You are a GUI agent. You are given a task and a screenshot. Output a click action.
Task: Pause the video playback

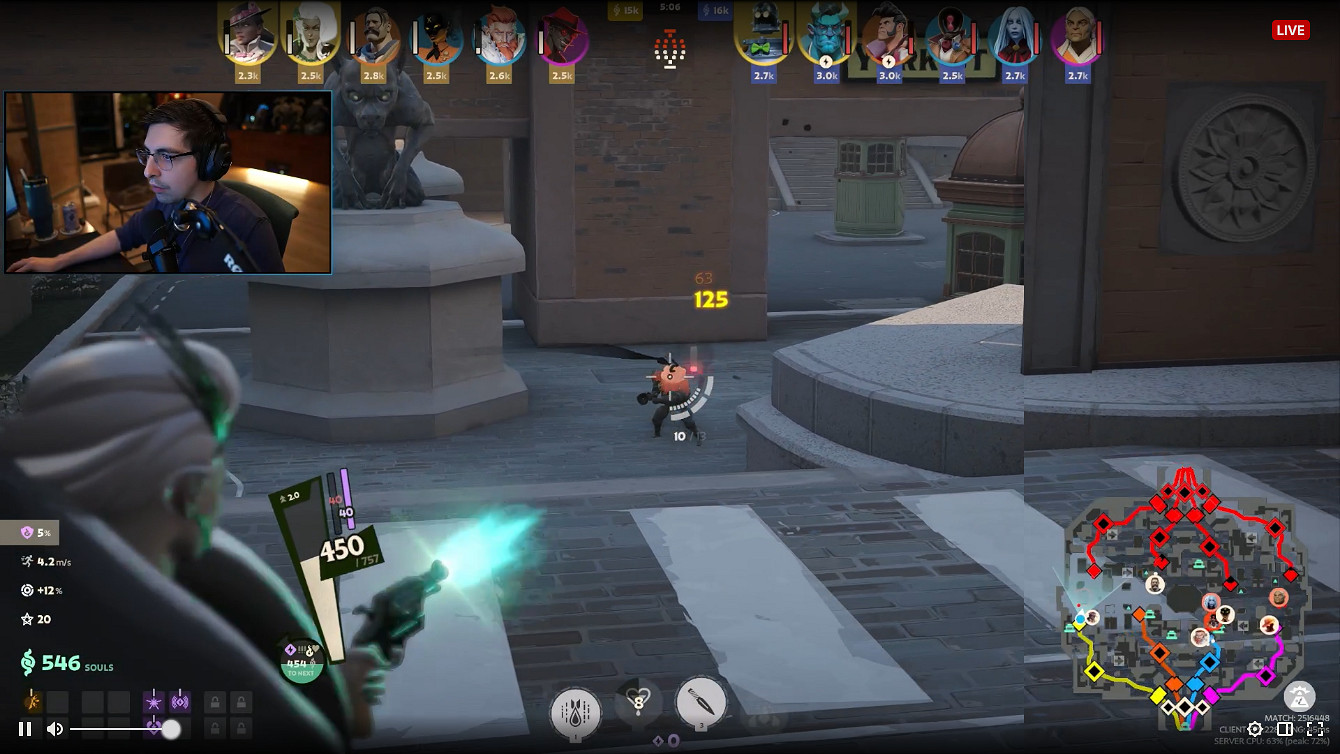pos(25,729)
